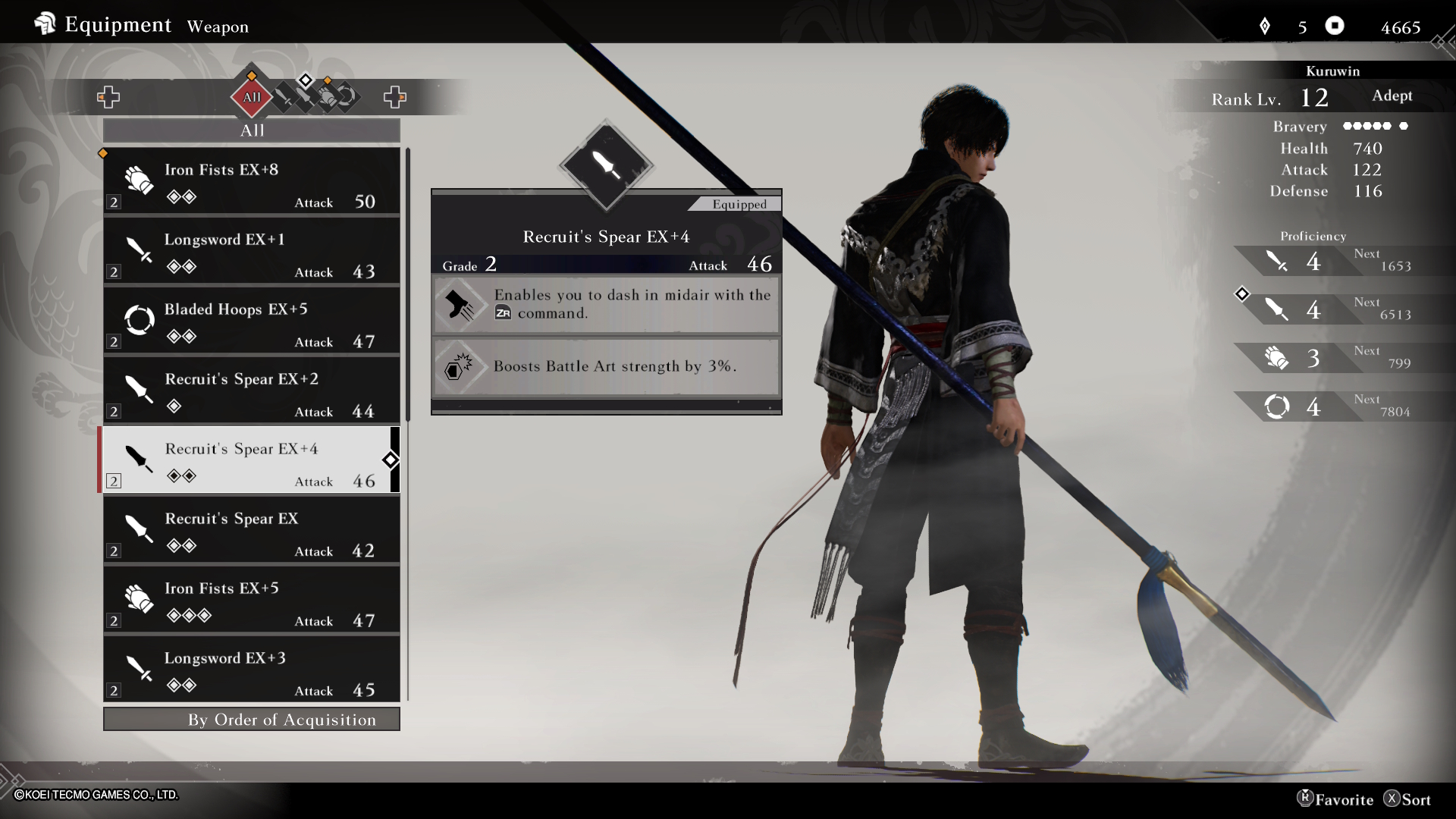Screen dimensions: 1456x819
Task: Switch to the bladed hoops tab
Action: tap(347, 97)
